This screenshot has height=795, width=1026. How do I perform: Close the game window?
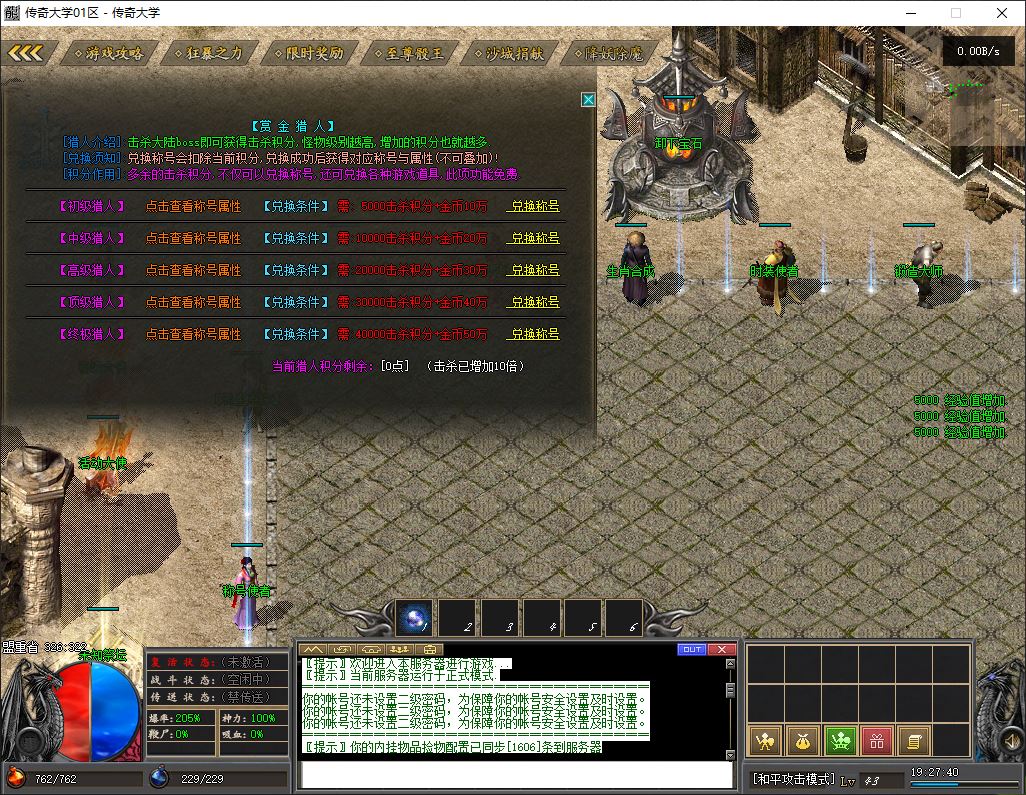[1002, 13]
